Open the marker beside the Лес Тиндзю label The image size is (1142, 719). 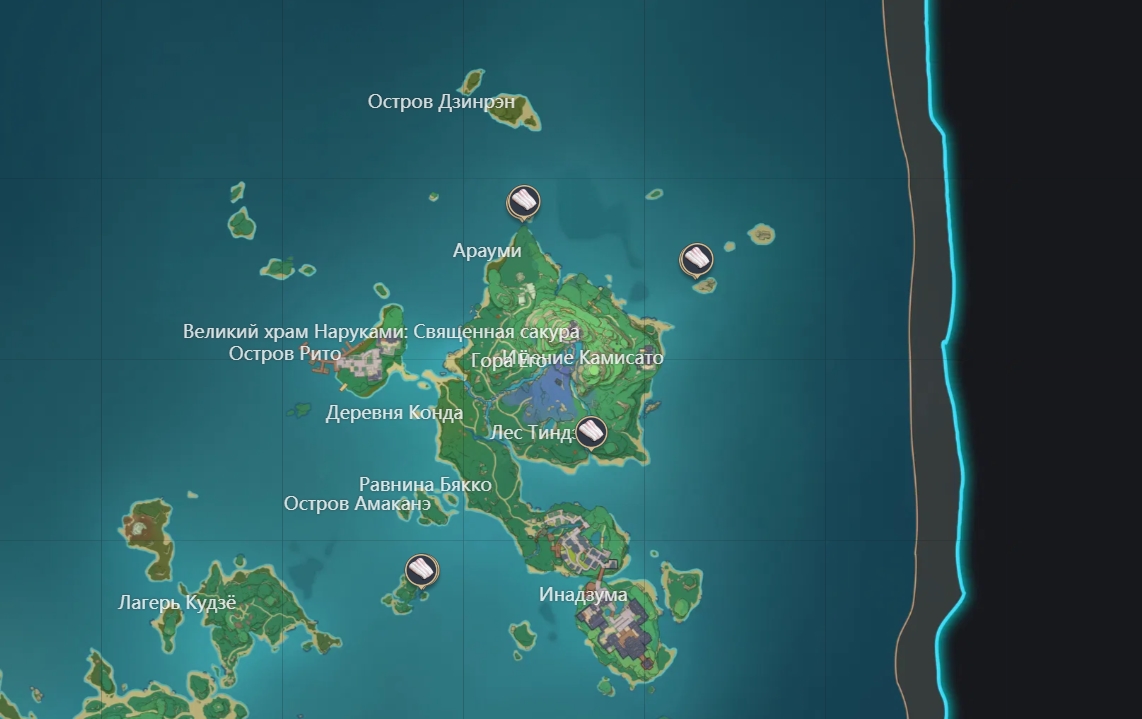coord(591,433)
